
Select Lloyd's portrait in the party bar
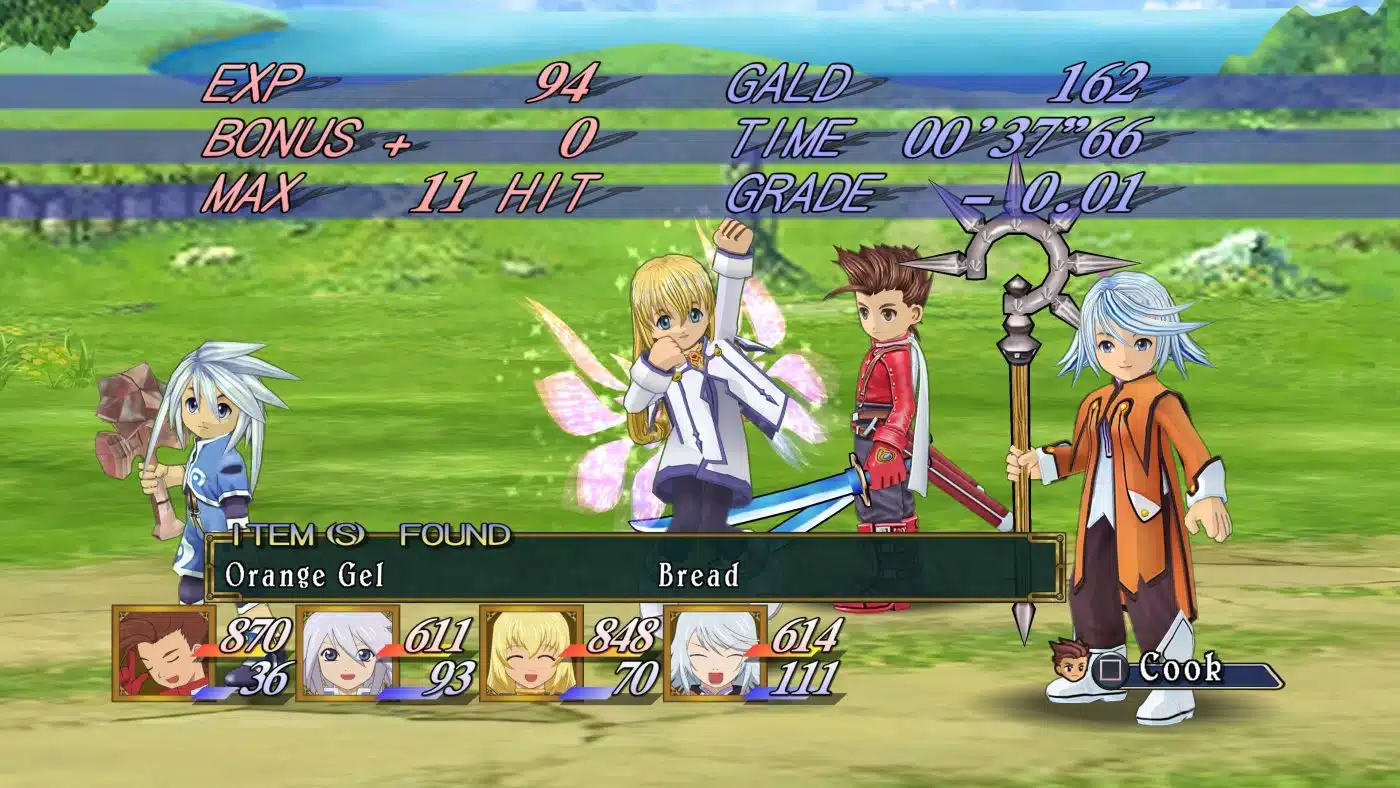point(163,652)
